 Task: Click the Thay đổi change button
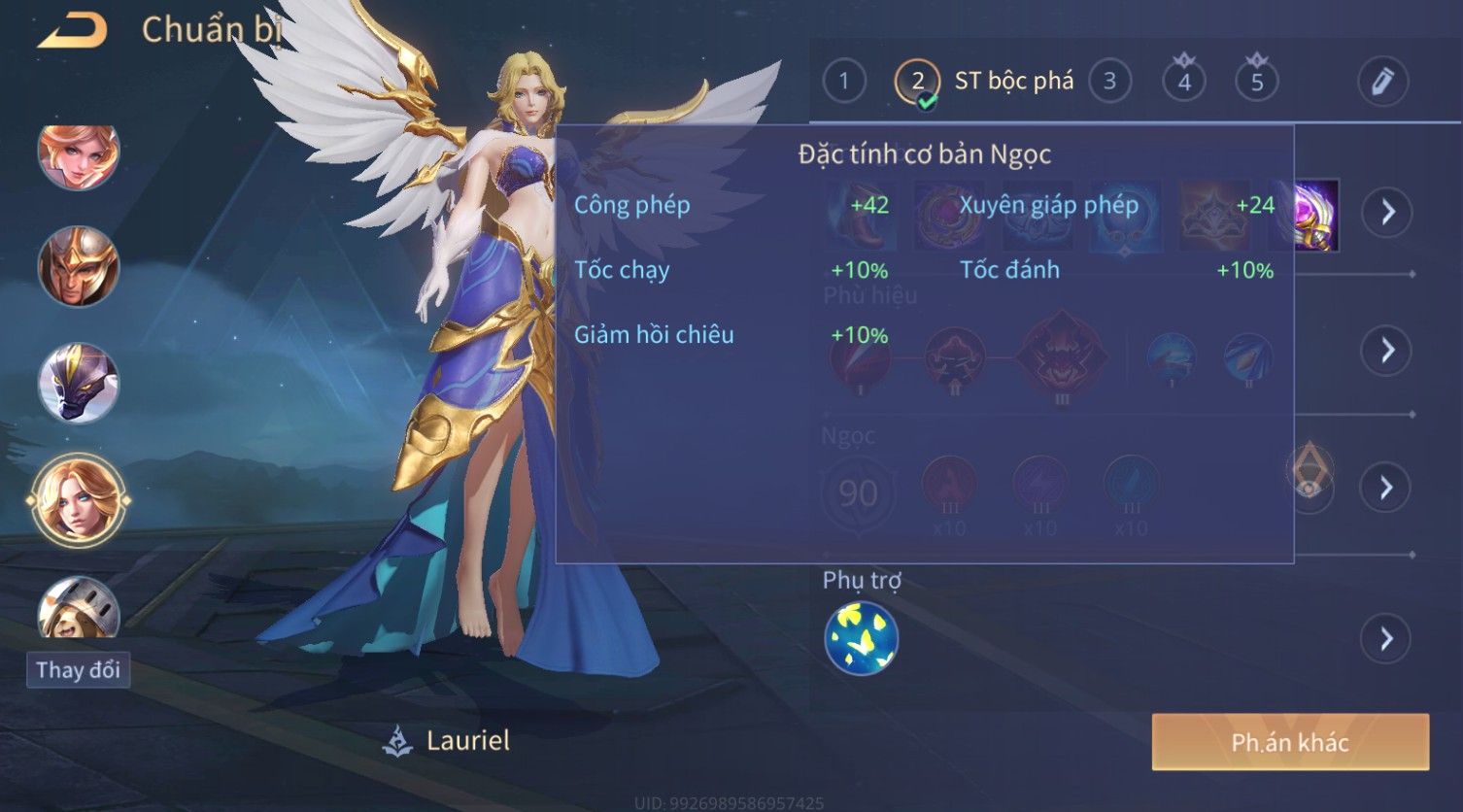[x=78, y=670]
